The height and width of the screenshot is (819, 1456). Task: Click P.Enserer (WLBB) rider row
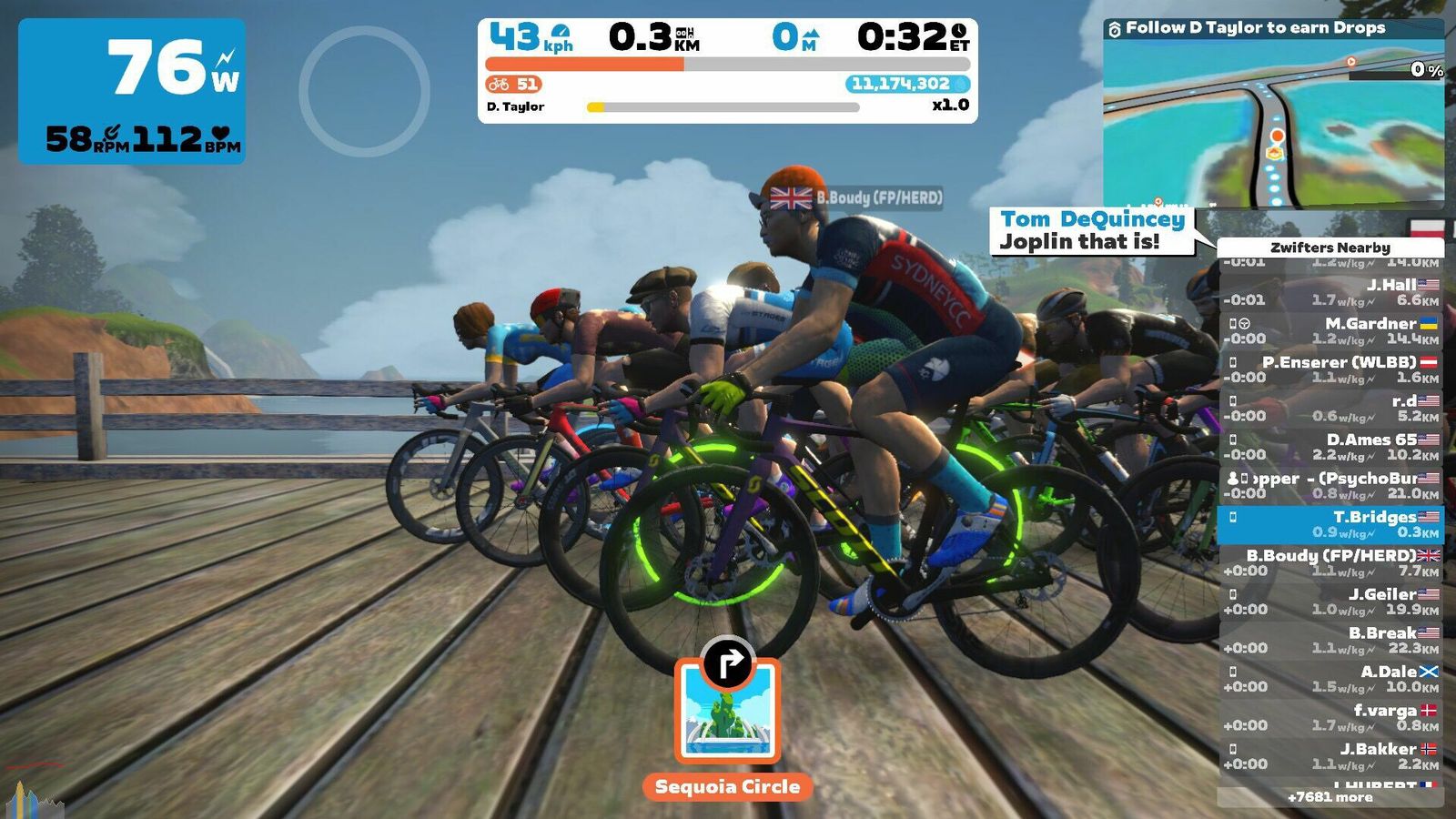pyautogui.click(x=1330, y=369)
